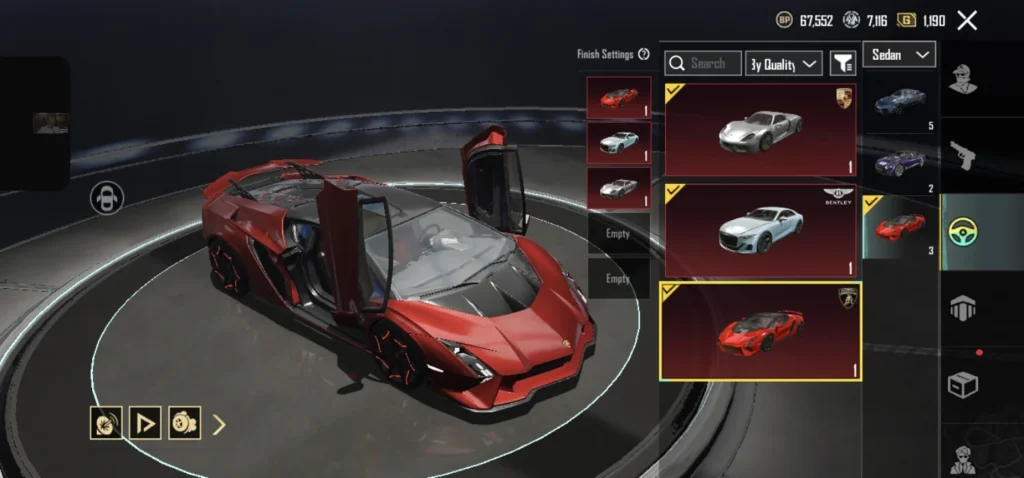Select the dark blue coupe vehicle numbered 5
This screenshot has height=478, width=1024.
(x=901, y=102)
